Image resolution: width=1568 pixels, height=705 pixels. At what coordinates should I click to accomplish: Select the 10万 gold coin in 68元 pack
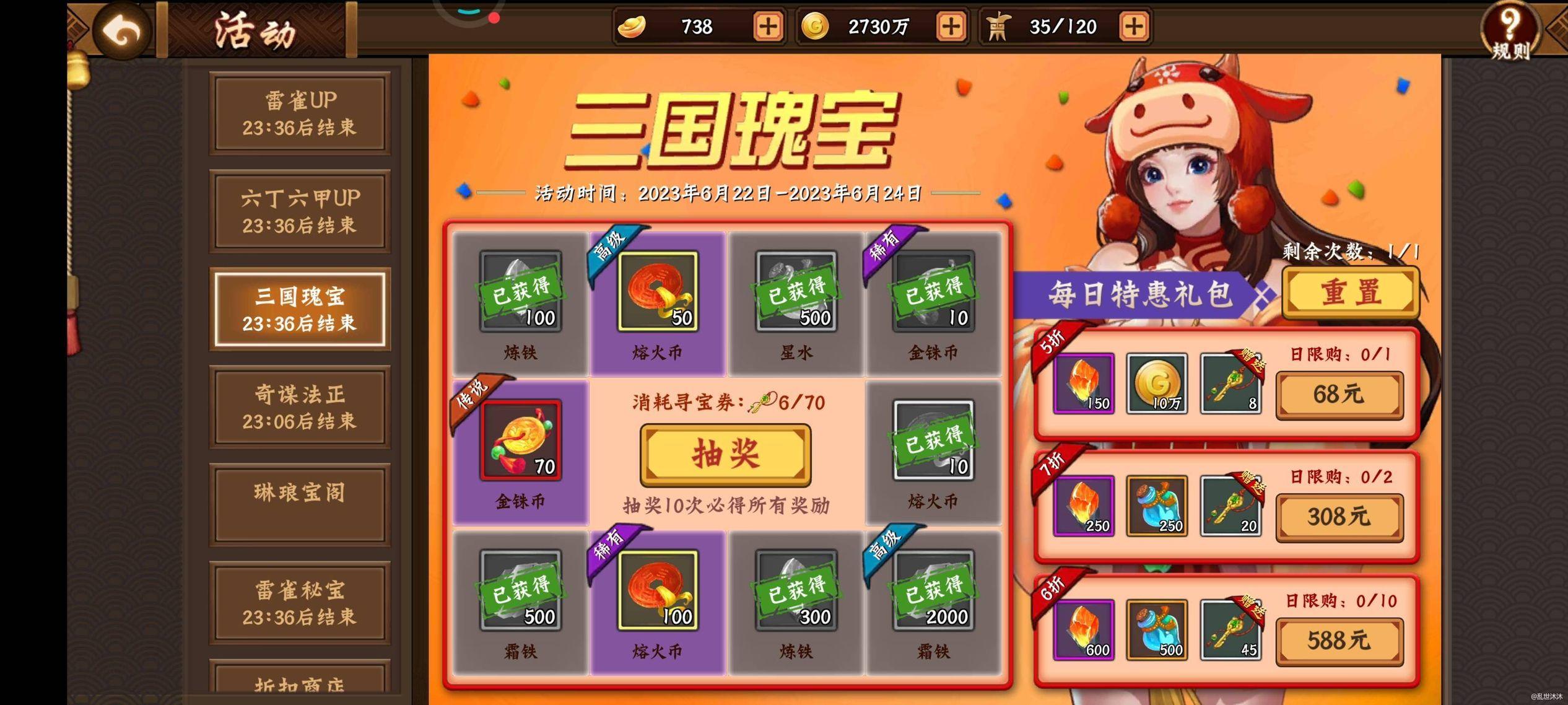[1156, 384]
